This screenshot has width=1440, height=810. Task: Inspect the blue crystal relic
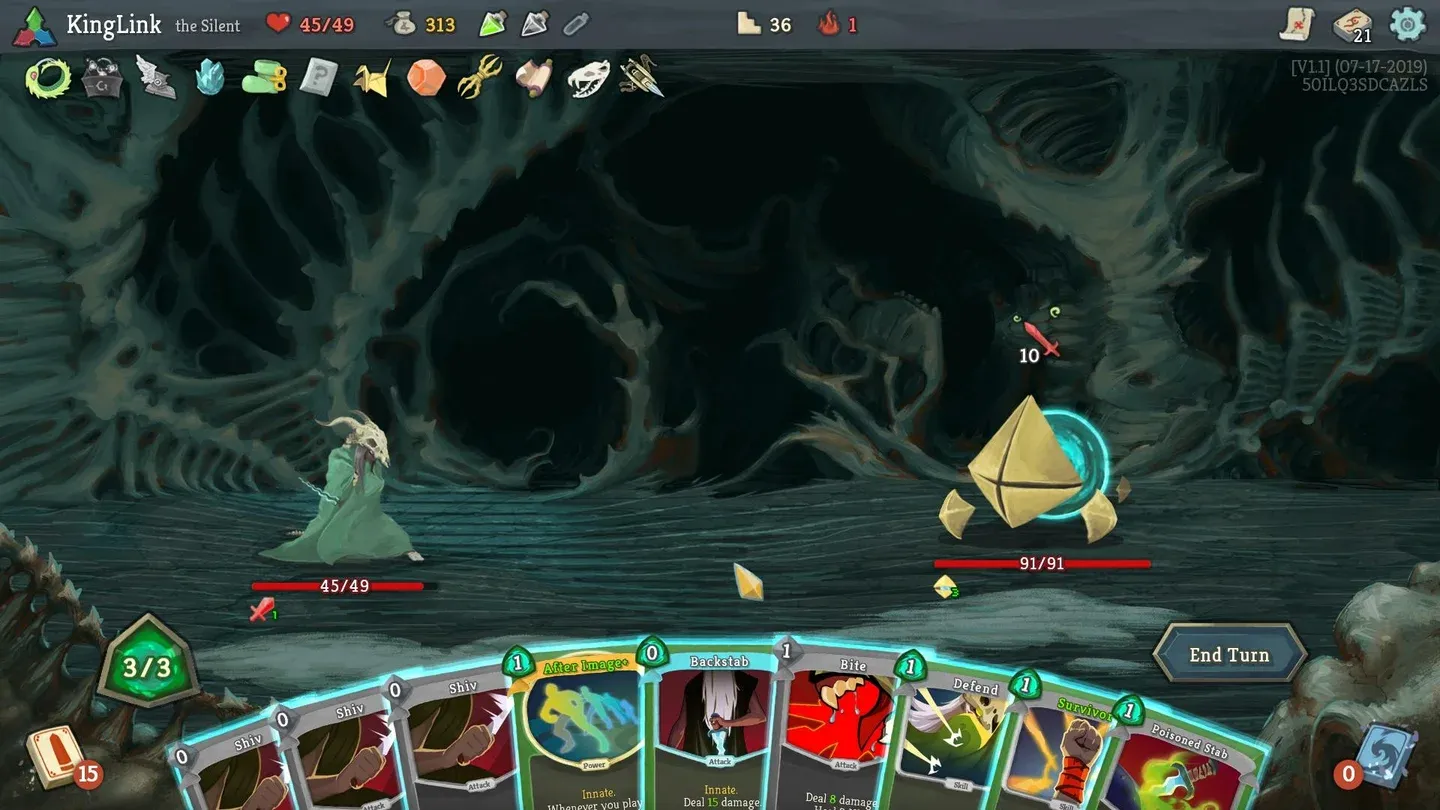[x=210, y=77]
